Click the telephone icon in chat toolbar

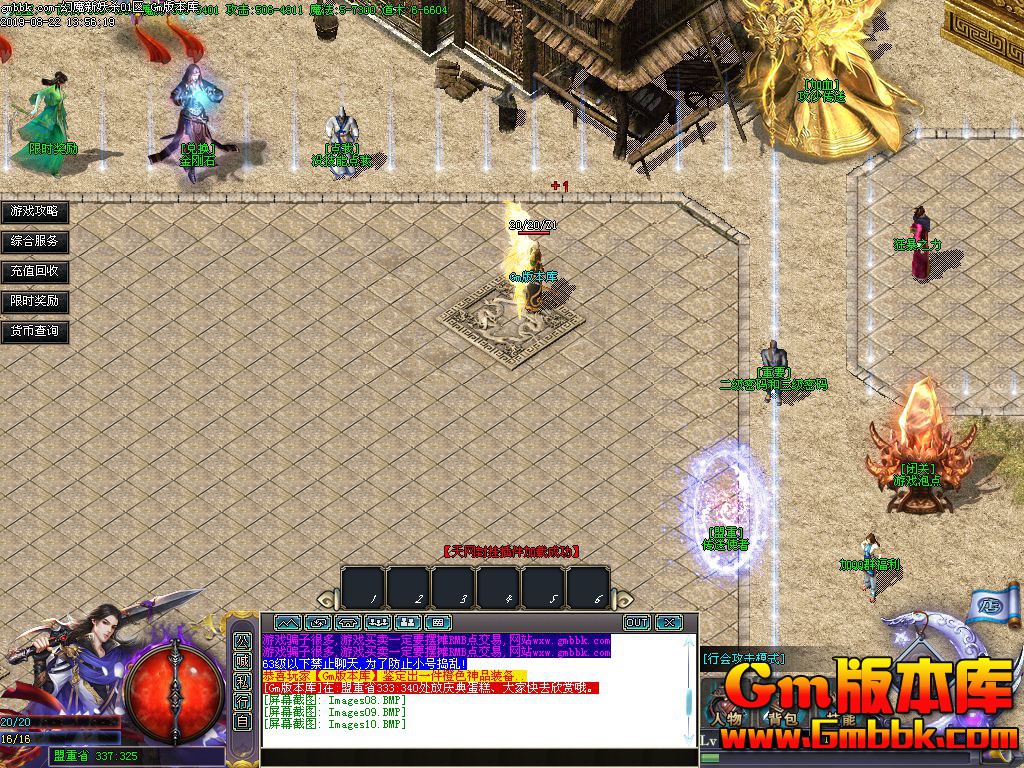(348, 622)
